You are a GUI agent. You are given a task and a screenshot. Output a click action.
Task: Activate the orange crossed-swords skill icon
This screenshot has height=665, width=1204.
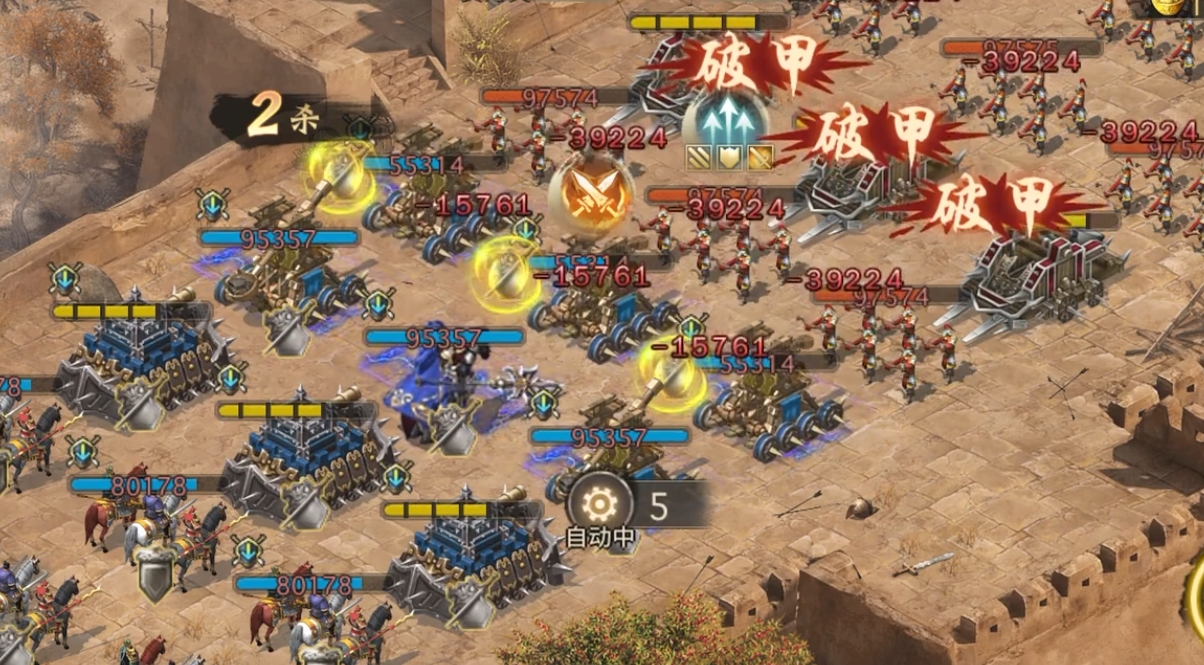coord(590,193)
